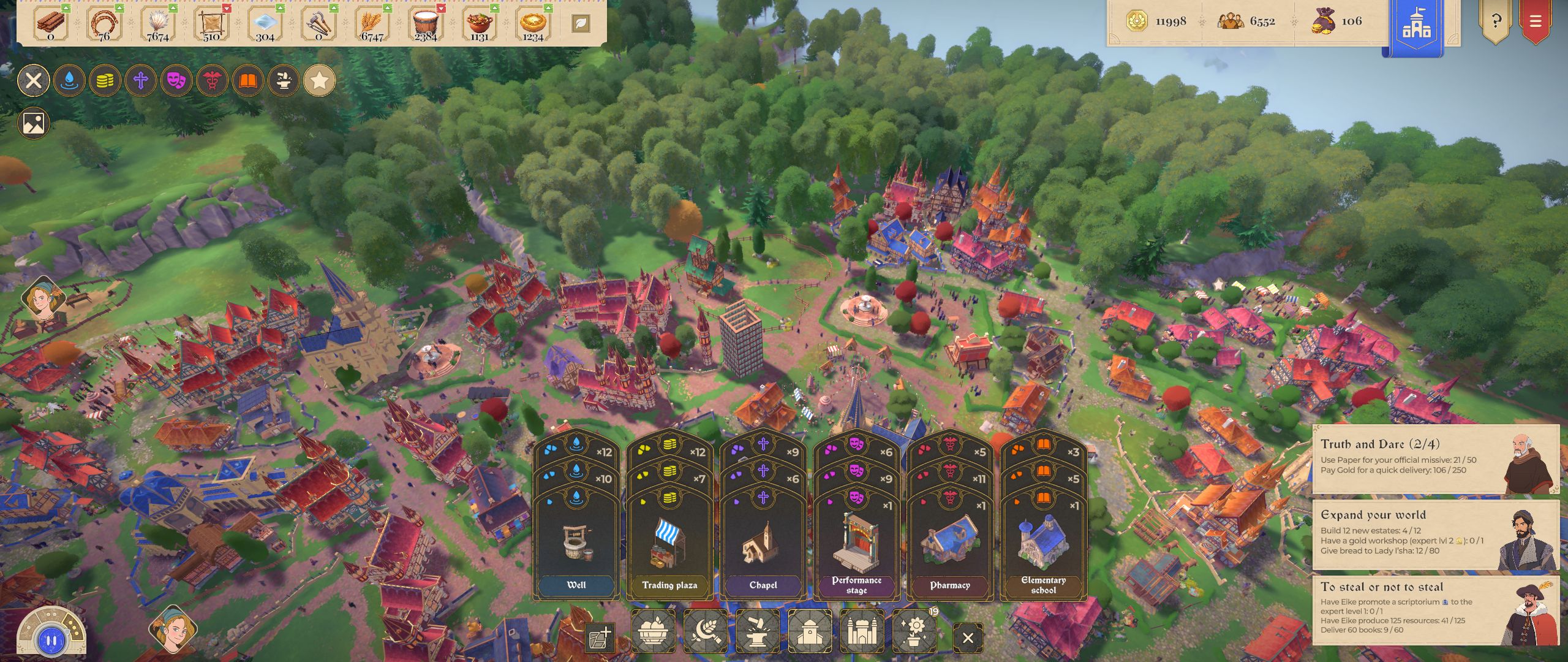The height and width of the screenshot is (662, 1568).
Task: Open the flower decorations category
Action: 914,631
